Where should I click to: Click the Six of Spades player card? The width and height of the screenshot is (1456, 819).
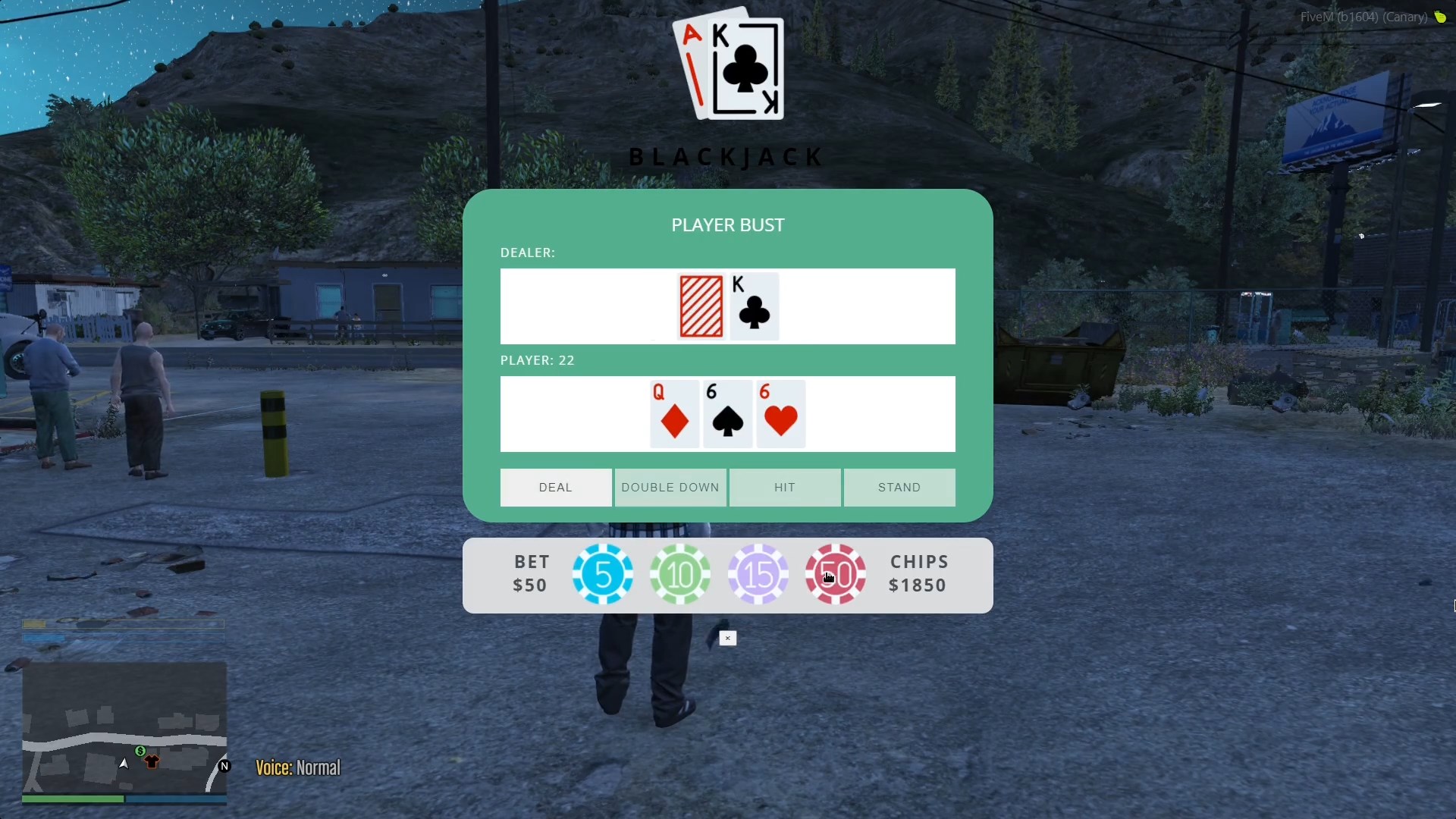[x=726, y=414]
